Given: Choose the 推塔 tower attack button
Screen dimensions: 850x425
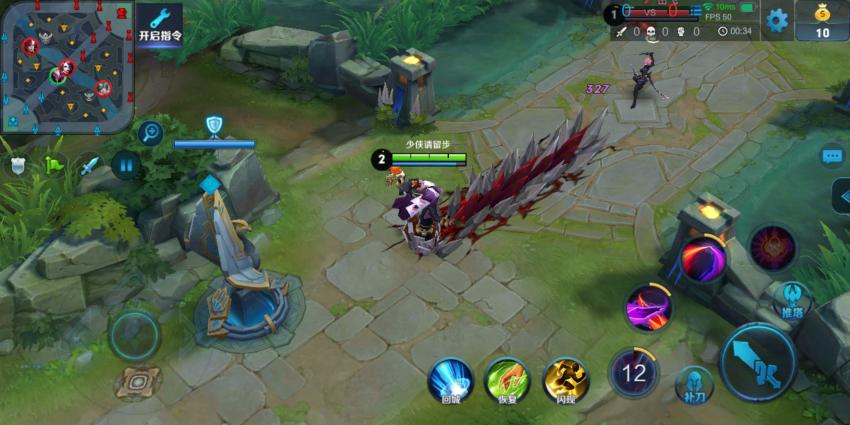Looking at the screenshot, I should [x=792, y=300].
